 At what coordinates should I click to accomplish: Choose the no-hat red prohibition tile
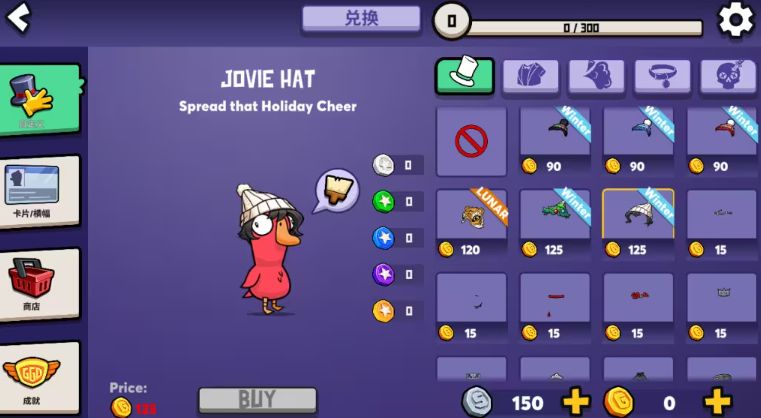coord(471,141)
